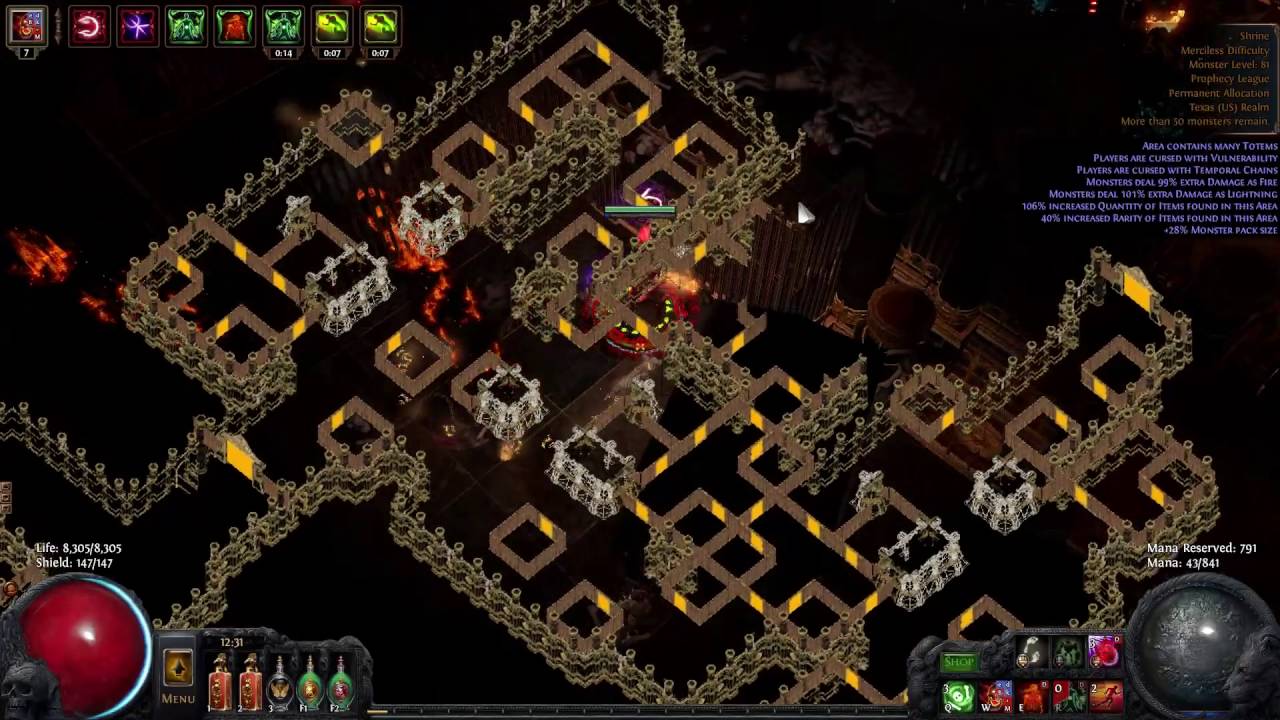Click the purple Temporal Chains debuff icon
Screen dimensions: 1280x720
137,26
